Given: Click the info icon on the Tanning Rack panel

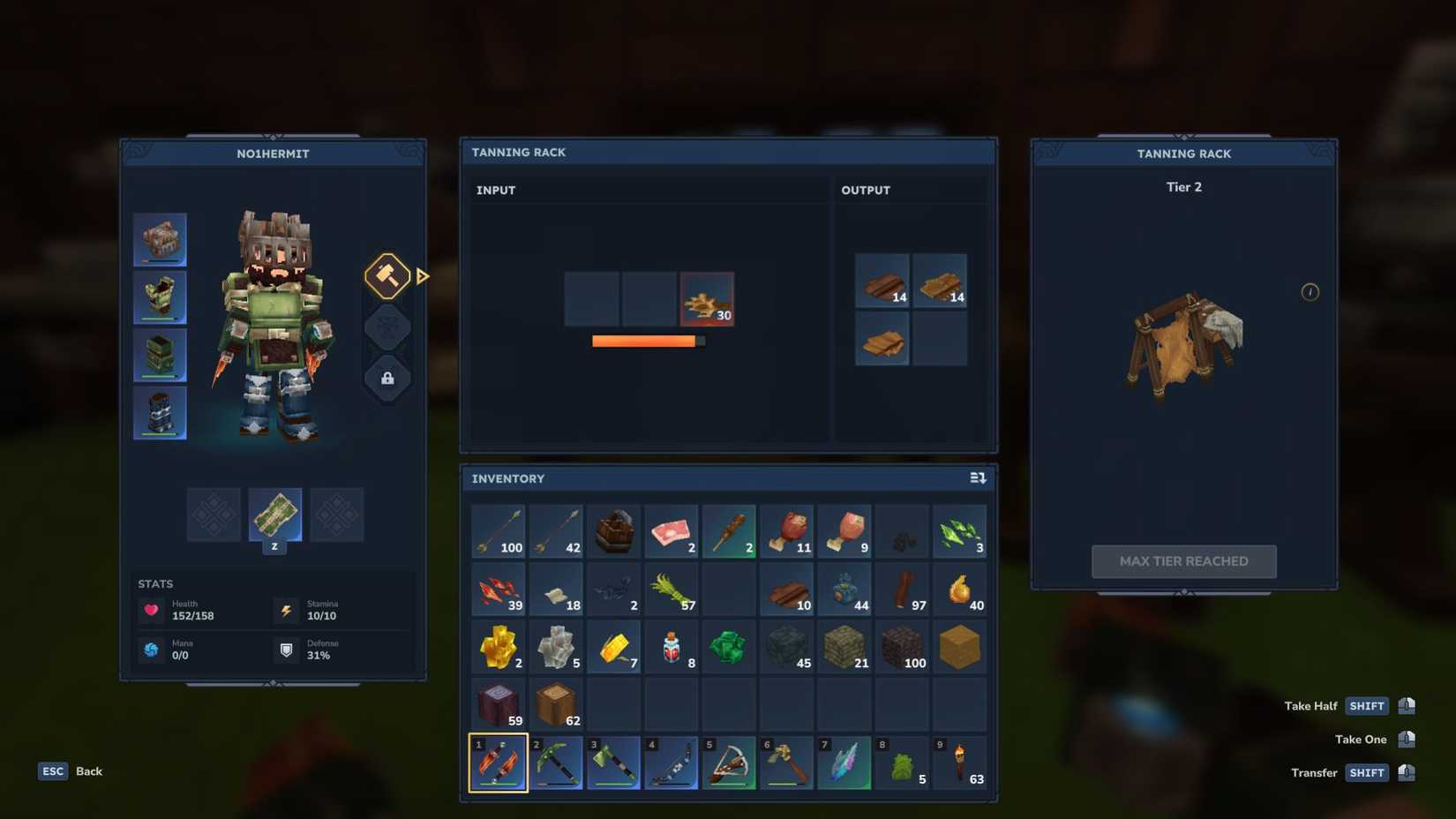Looking at the screenshot, I should [1310, 292].
